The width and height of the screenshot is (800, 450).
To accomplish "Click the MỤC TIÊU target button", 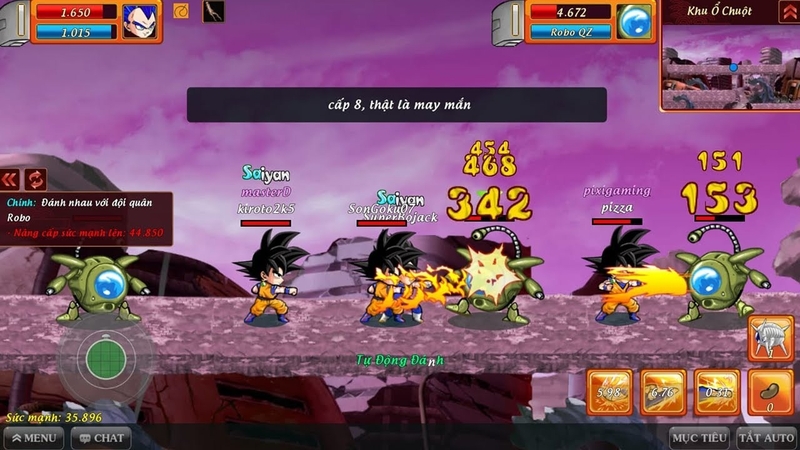I will [698, 437].
